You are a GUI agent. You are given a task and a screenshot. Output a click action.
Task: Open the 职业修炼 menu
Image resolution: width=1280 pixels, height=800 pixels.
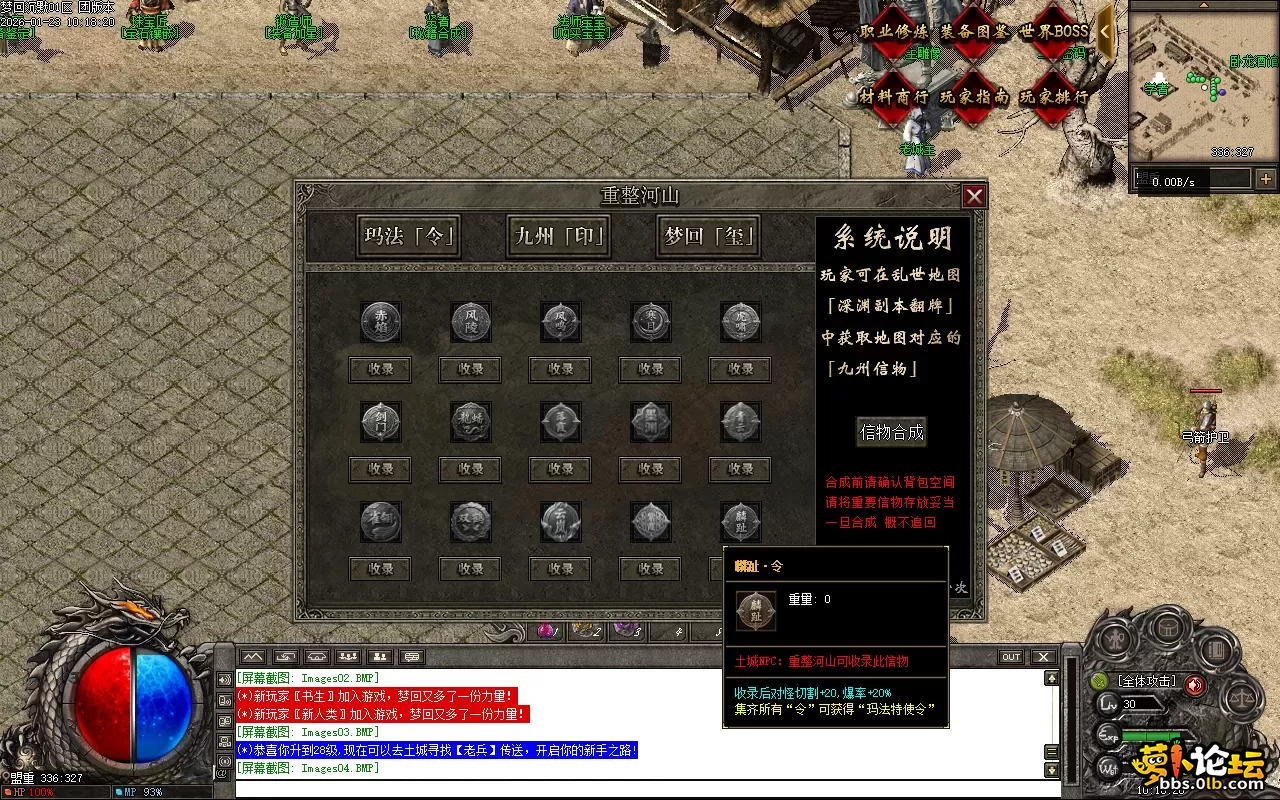pyautogui.click(x=893, y=31)
